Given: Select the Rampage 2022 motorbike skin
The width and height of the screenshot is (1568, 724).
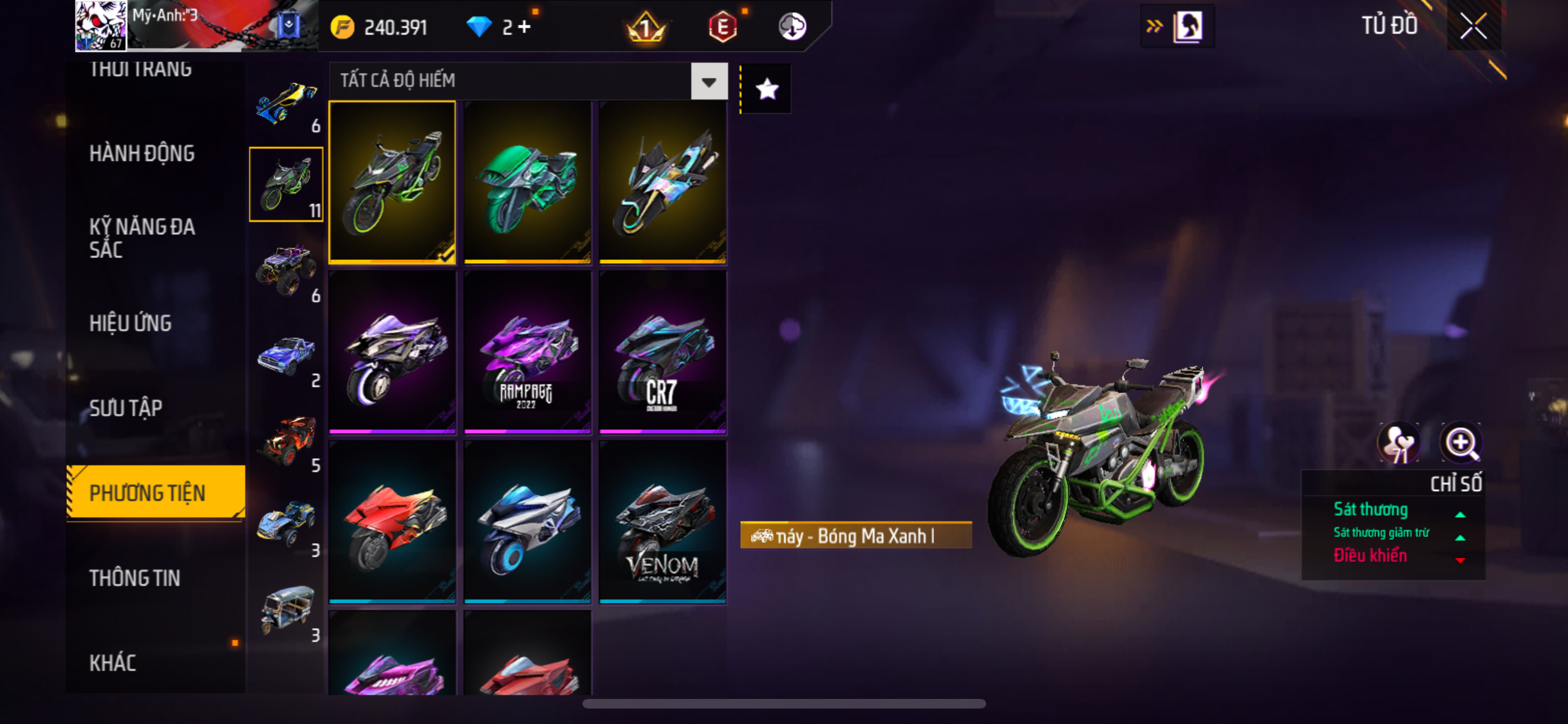Looking at the screenshot, I should (x=527, y=352).
